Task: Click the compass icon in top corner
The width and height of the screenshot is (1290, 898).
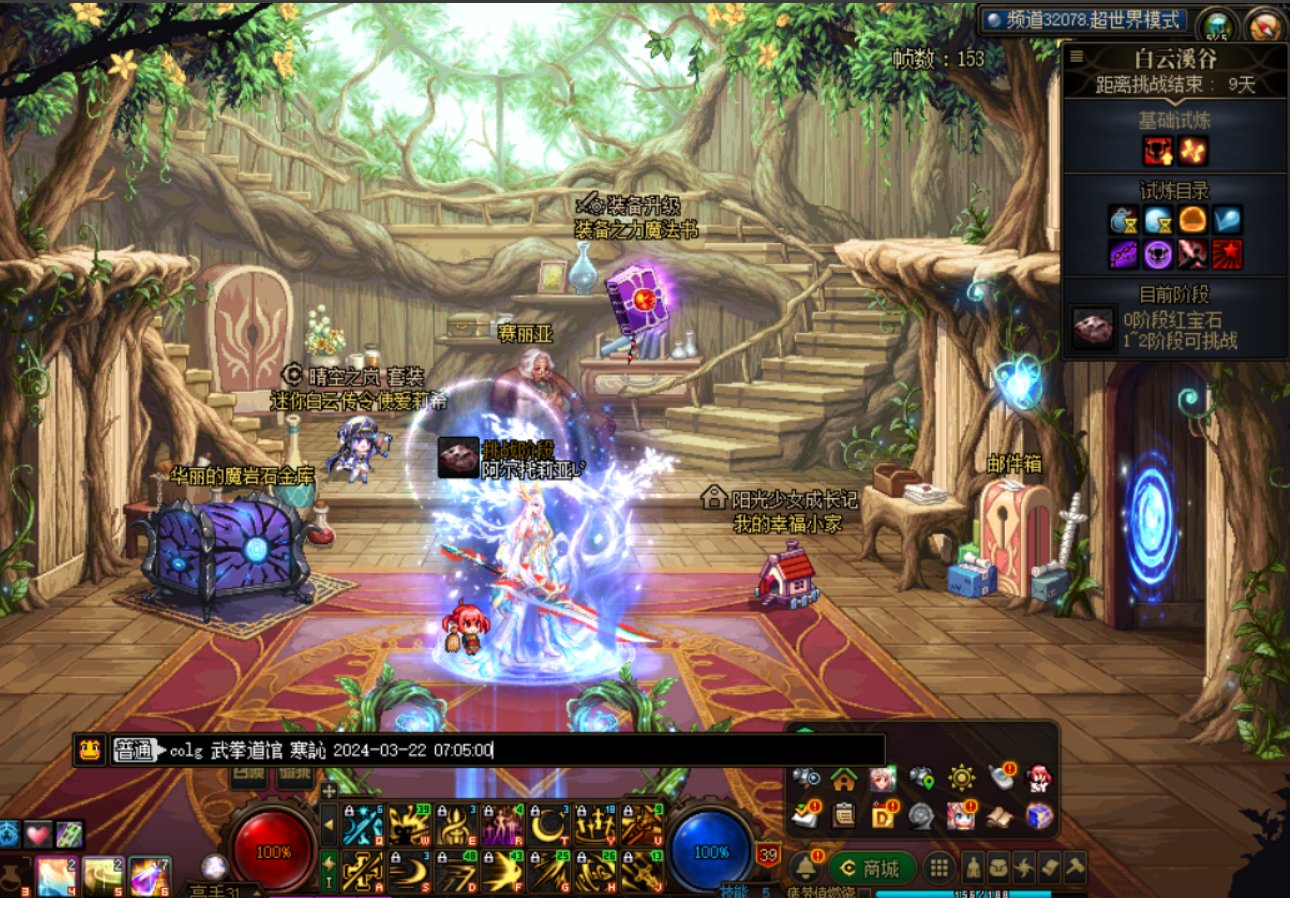Action: pyautogui.click(x=1265, y=24)
